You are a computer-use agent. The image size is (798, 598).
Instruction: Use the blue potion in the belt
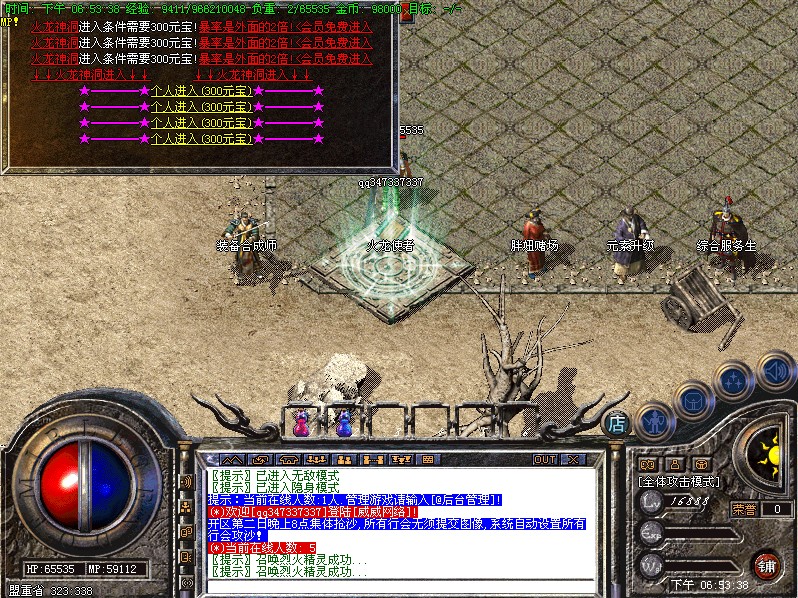pos(343,423)
